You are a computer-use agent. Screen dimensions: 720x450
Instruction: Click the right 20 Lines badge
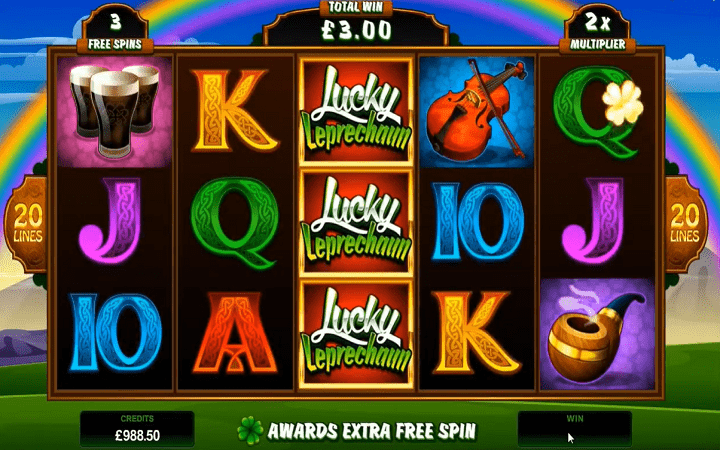689,222
